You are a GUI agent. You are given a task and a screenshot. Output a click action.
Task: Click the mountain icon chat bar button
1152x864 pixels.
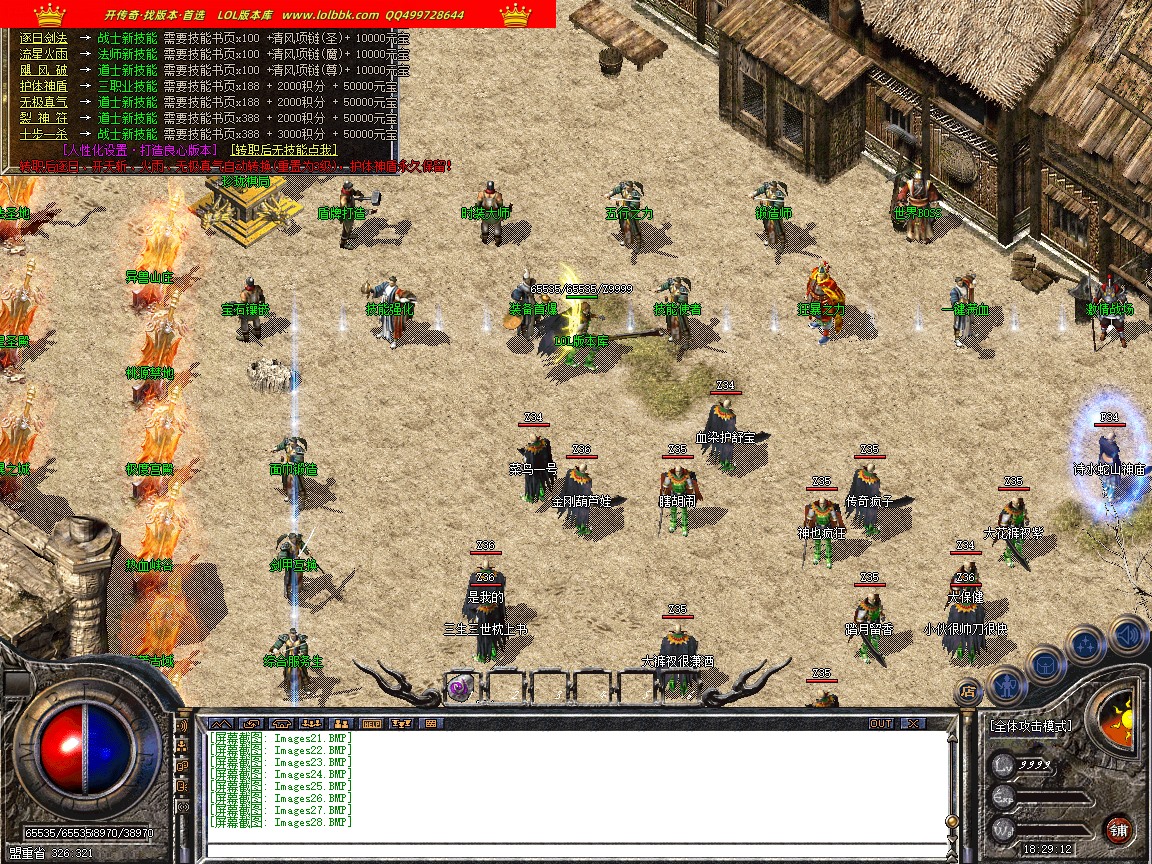coord(220,723)
